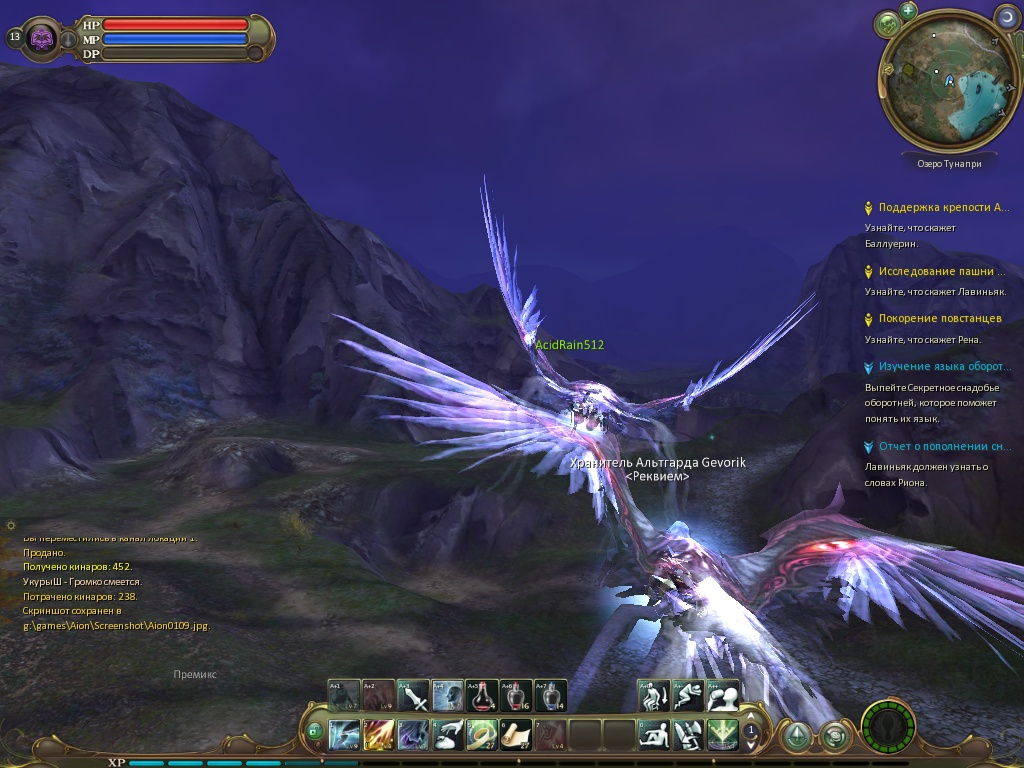Activate the green downward arrows skill

pyautogui.click(x=722, y=735)
